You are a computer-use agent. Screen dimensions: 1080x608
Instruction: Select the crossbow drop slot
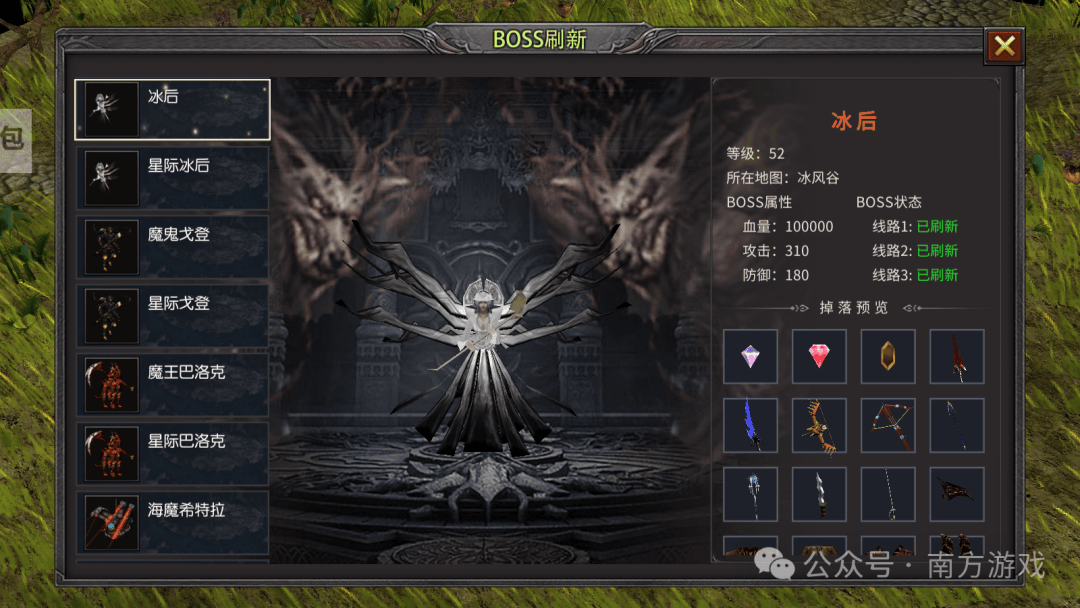pyautogui.click(x=888, y=425)
